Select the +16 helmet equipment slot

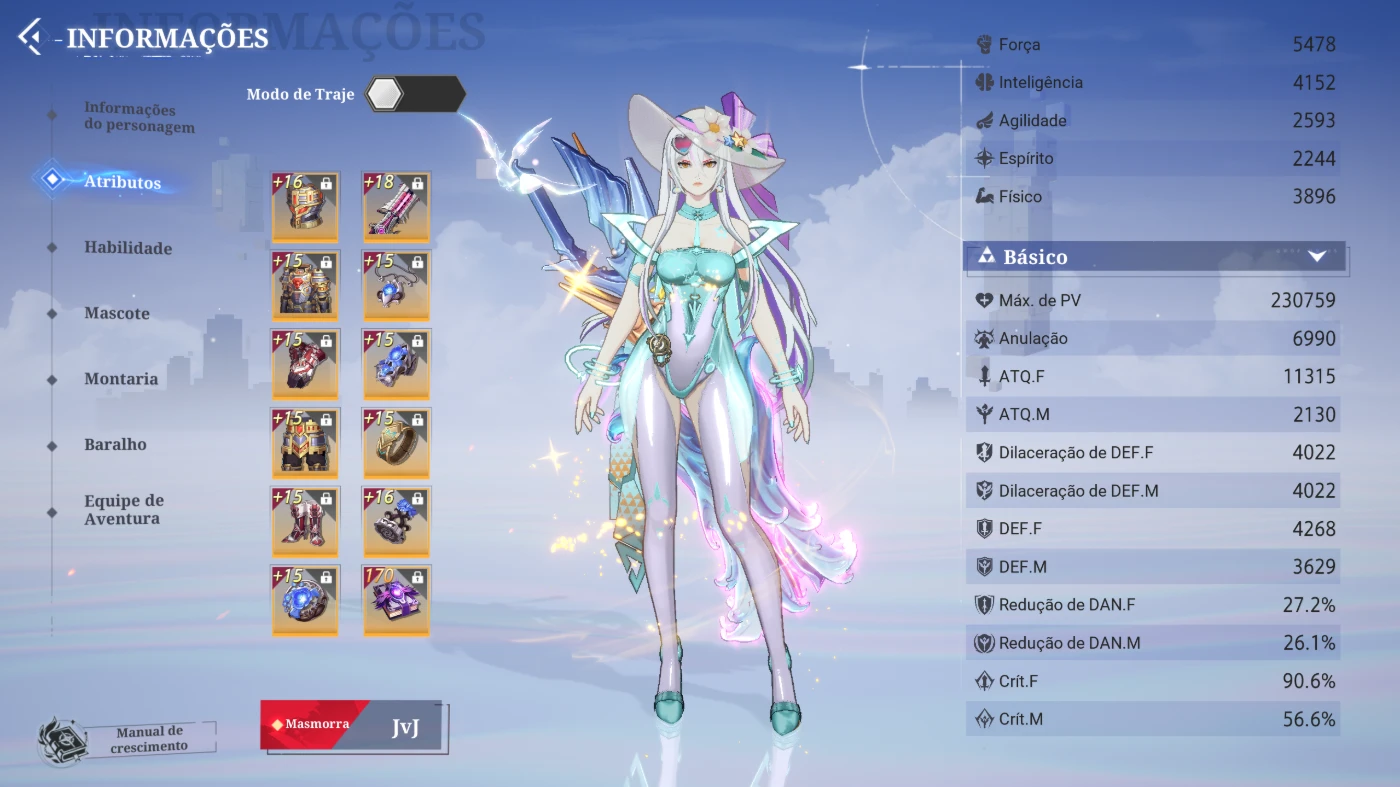coord(305,207)
